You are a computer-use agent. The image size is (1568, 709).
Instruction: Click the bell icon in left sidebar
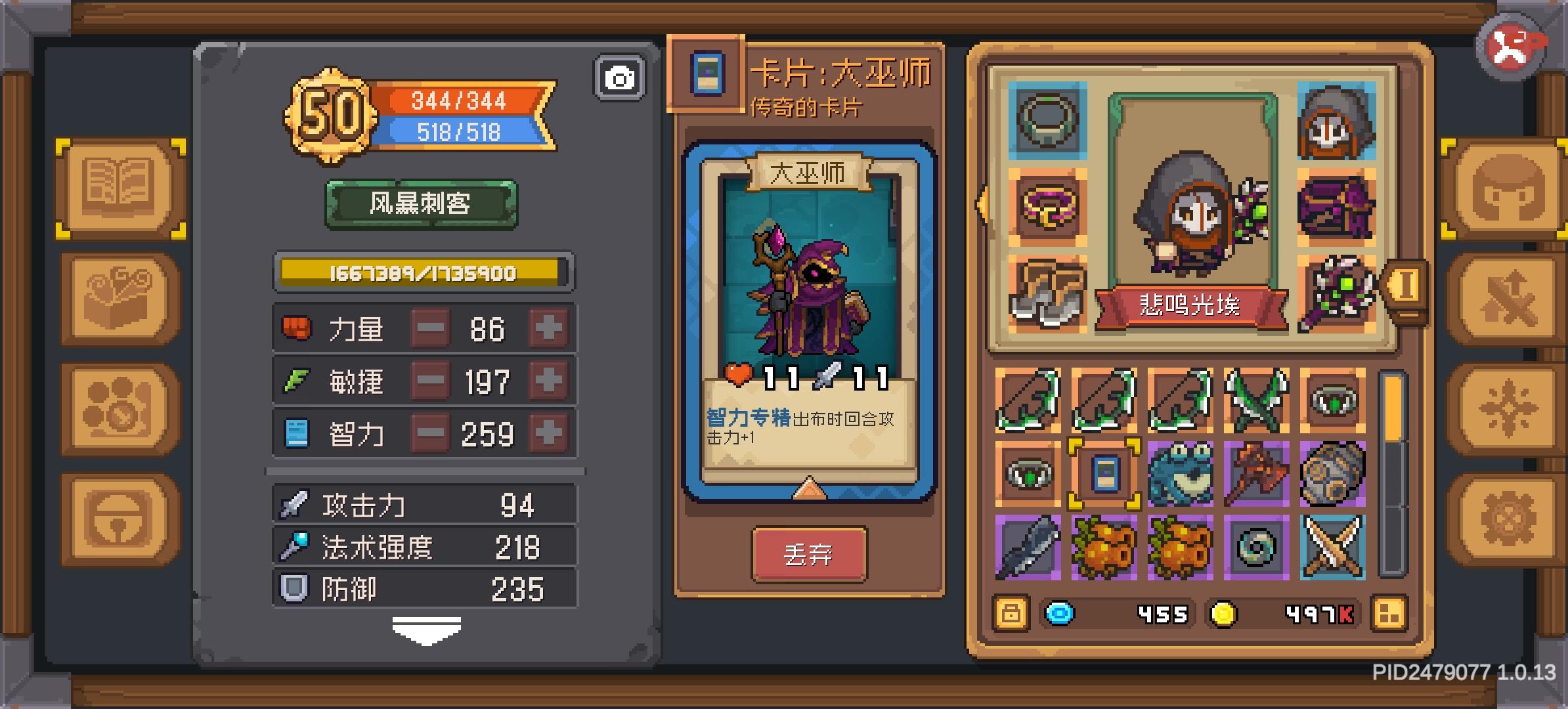(118, 515)
